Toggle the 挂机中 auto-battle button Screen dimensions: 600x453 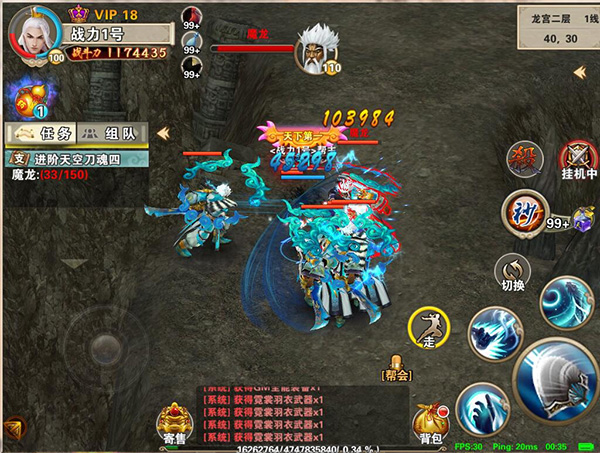point(578,159)
